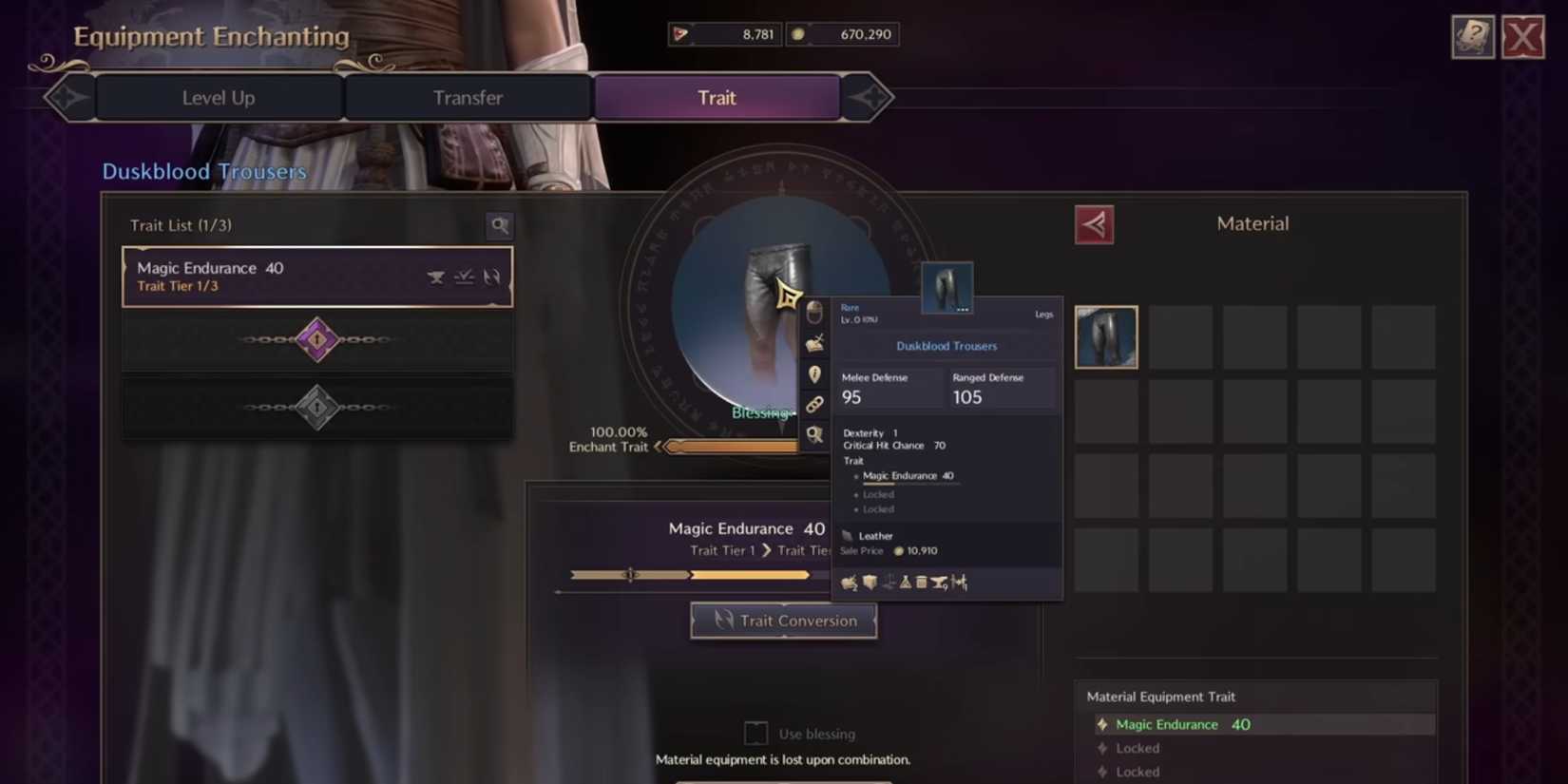The height and width of the screenshot is (784, 1568).
Task: Open the search icon in the Trait List header
Action: [x=499, y=225]
